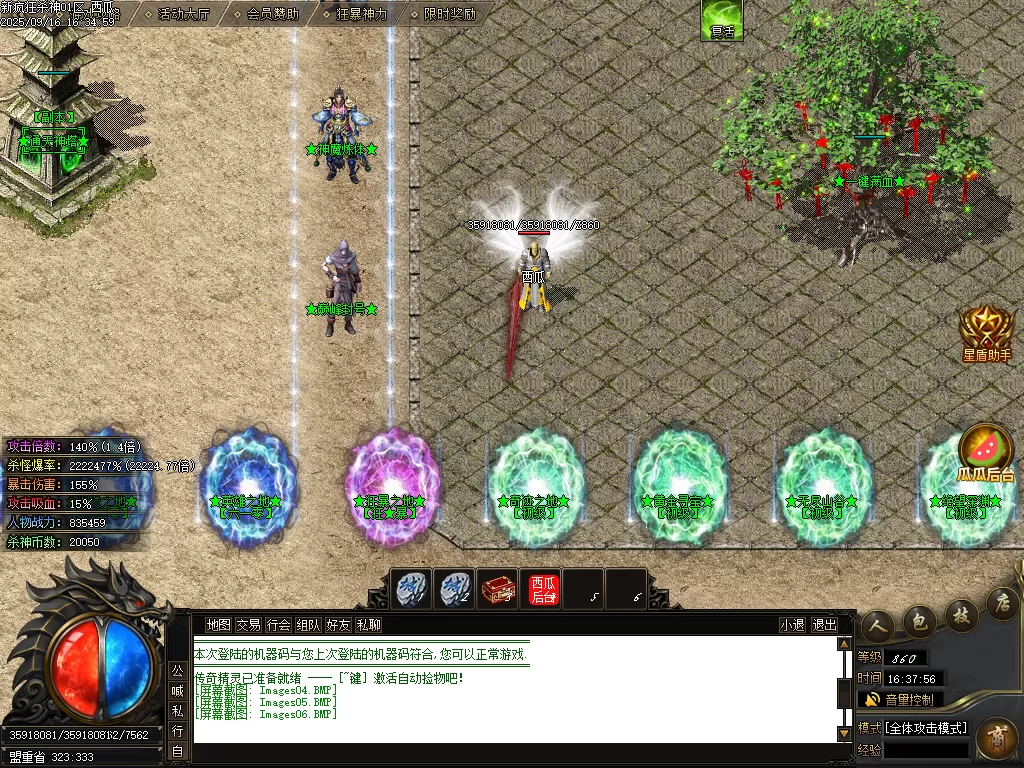Open the 音量控制 volume control
Viewport: 1024px width, 768px height.
900,699
